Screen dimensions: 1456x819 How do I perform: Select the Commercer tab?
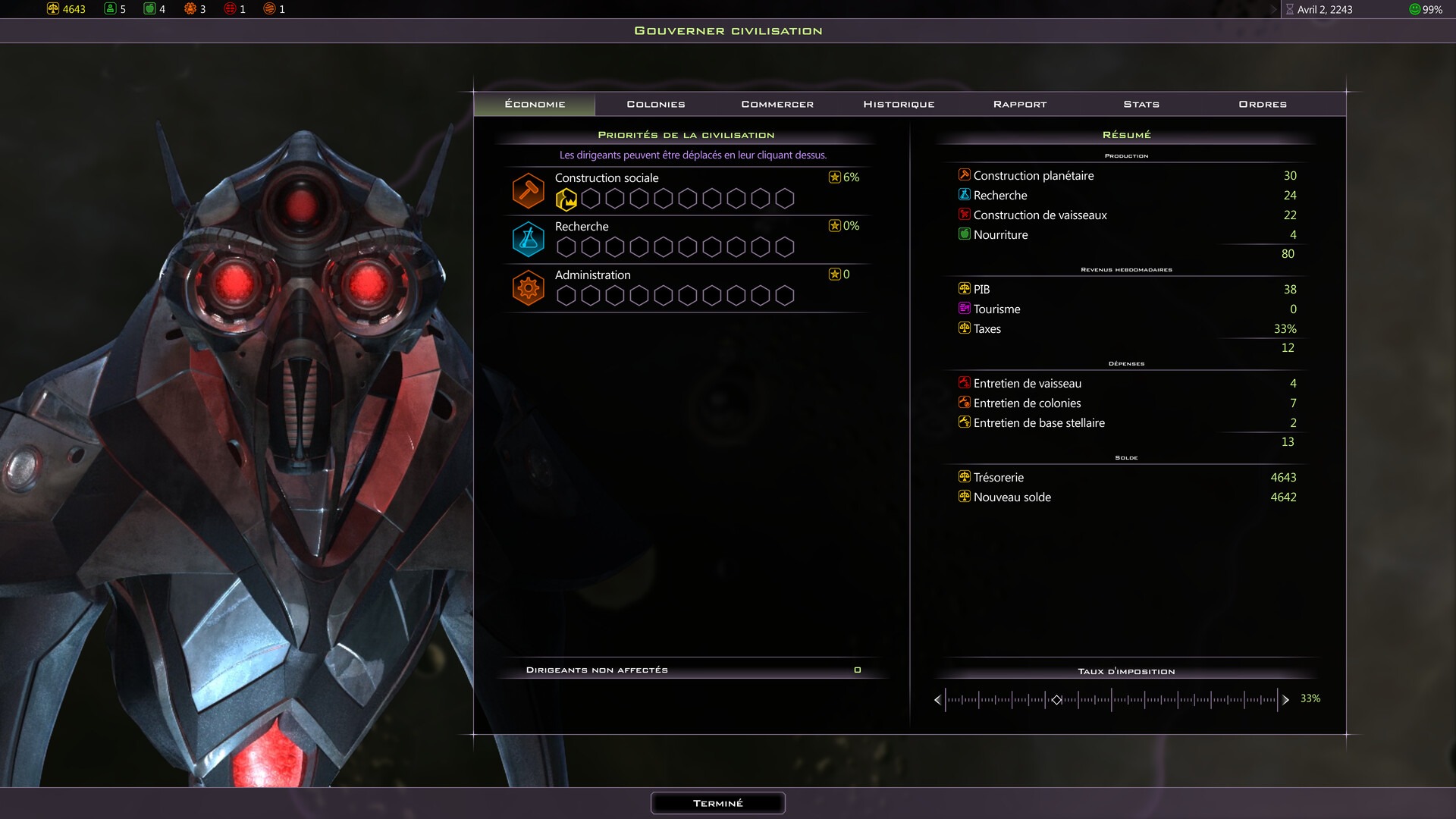click(x=777, y=104)
